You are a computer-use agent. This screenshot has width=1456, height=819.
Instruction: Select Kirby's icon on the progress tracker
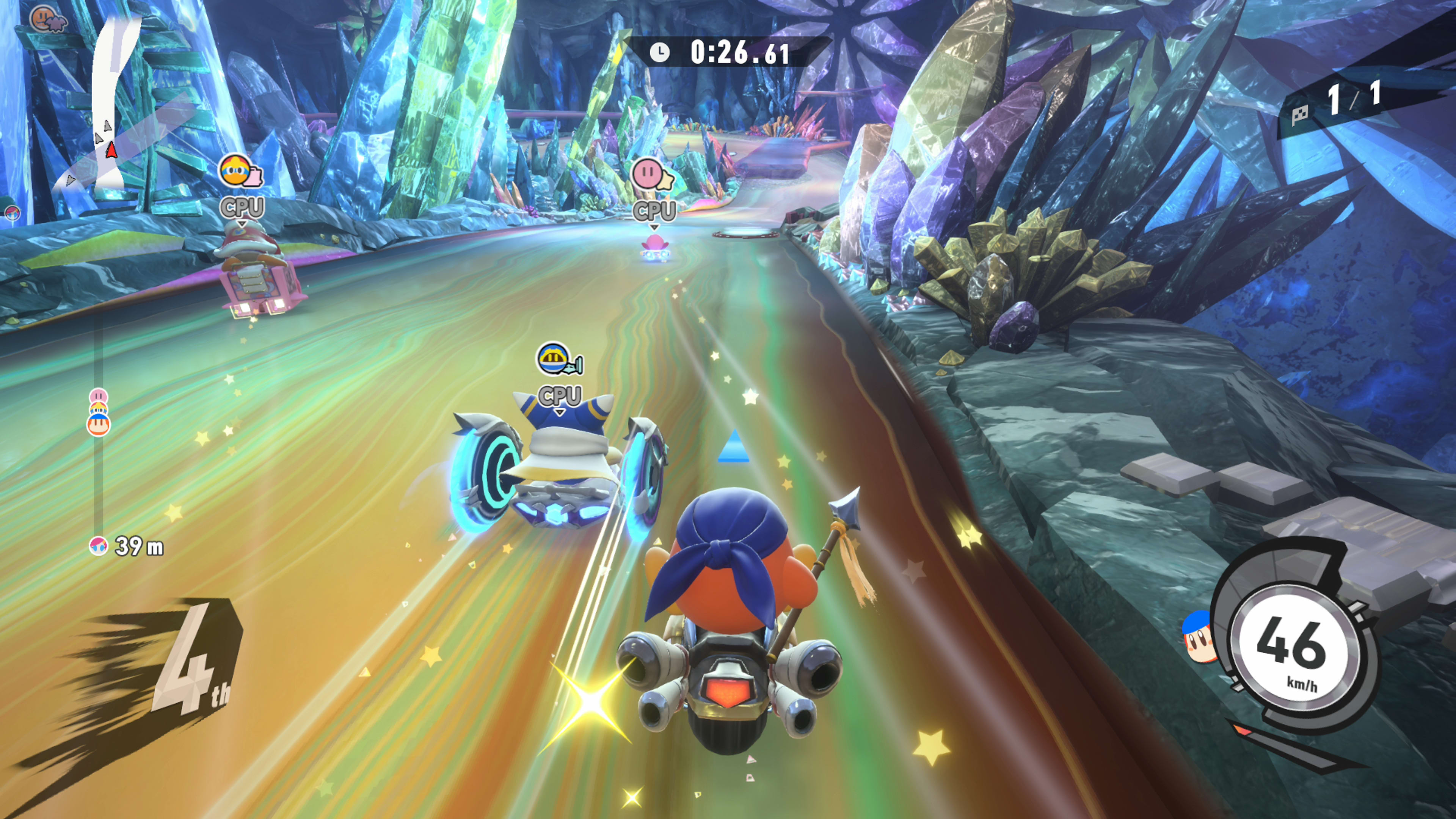pos(98,395)
